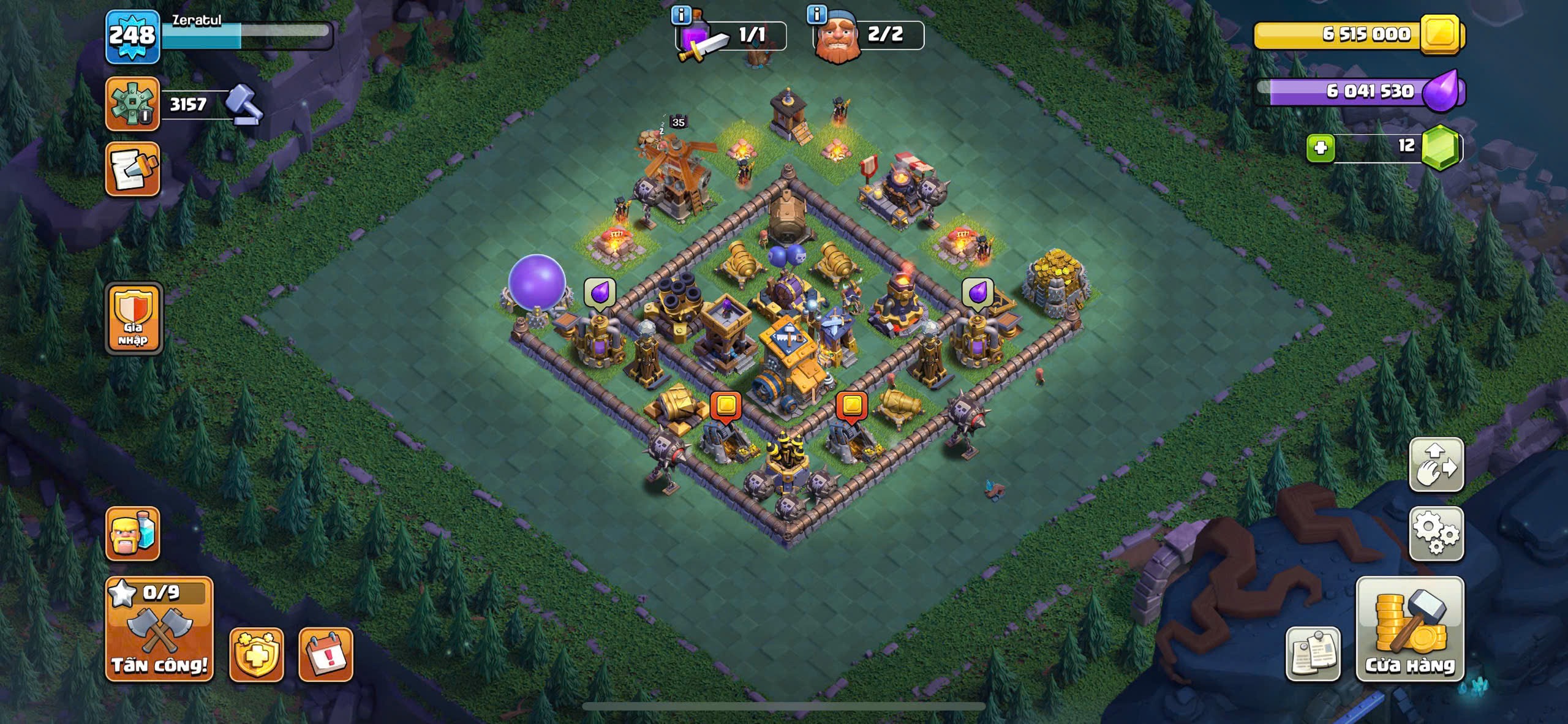Image resolution: width=1568 pixels, height=724 pixels.
Task: Open the red calendar events icon
Action: (x=325, y=654)
